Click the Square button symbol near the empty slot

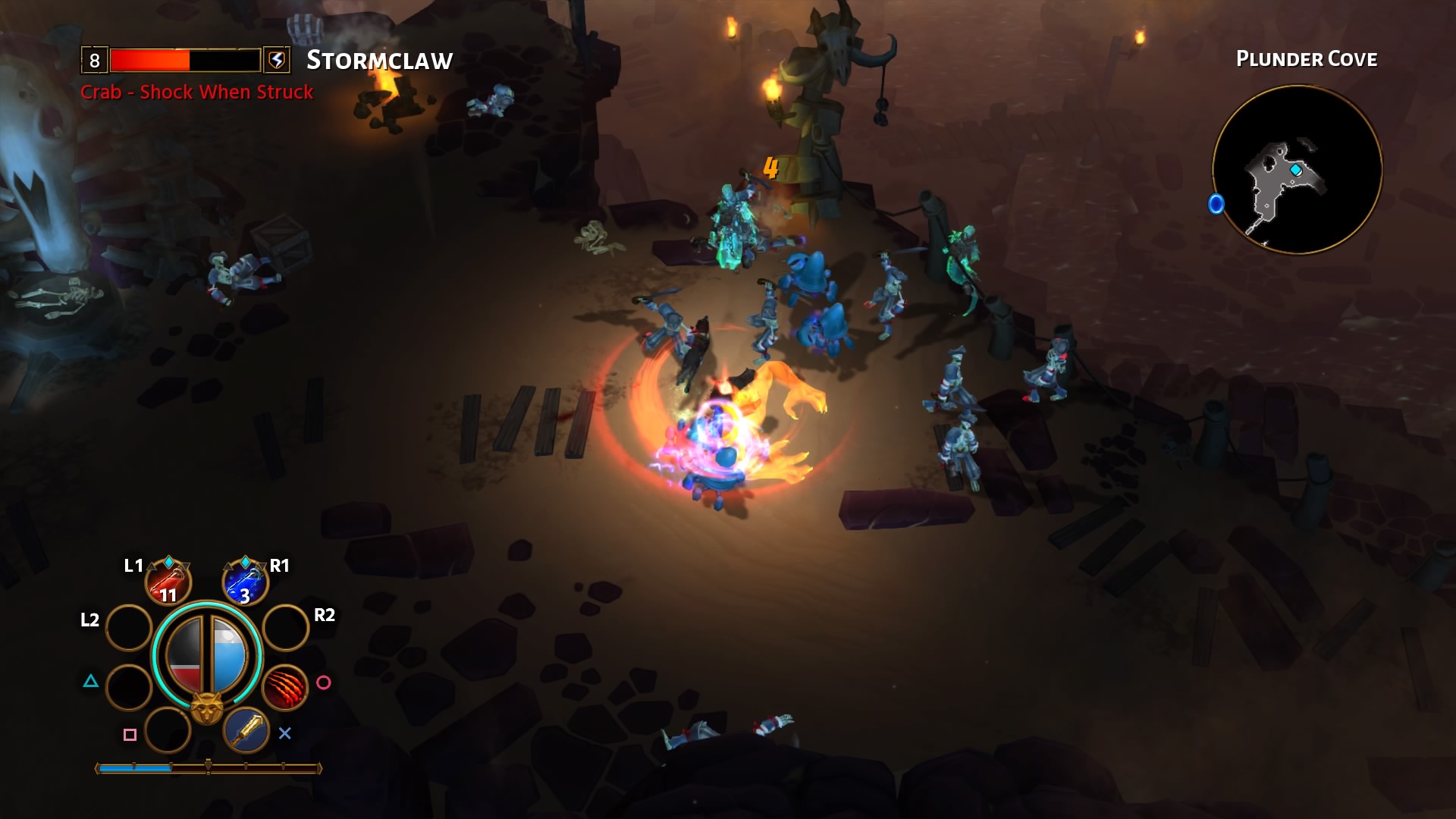click(129, 733)
